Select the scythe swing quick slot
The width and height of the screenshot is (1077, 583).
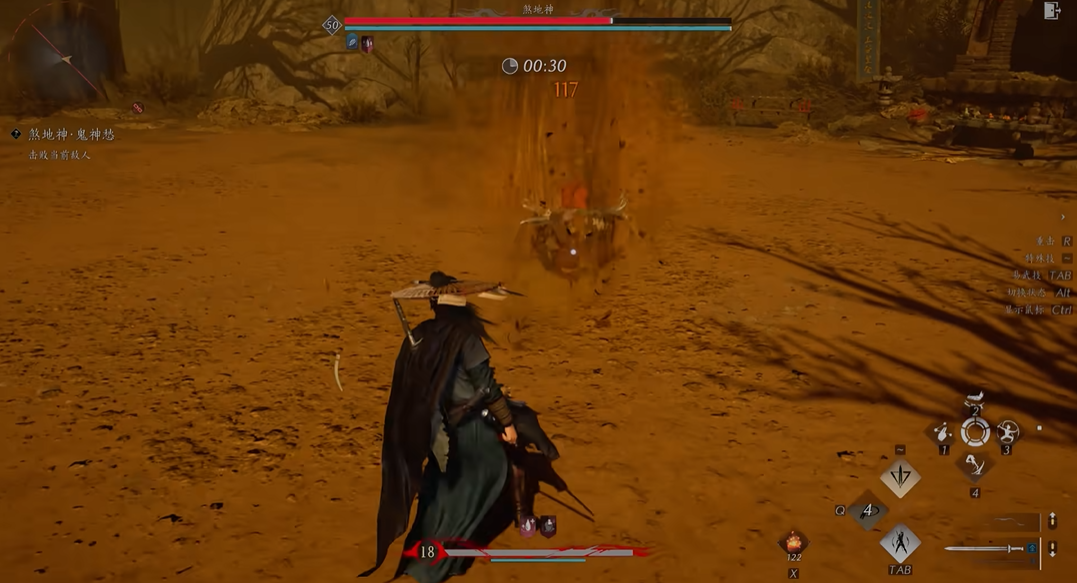[x=975, y=465]
